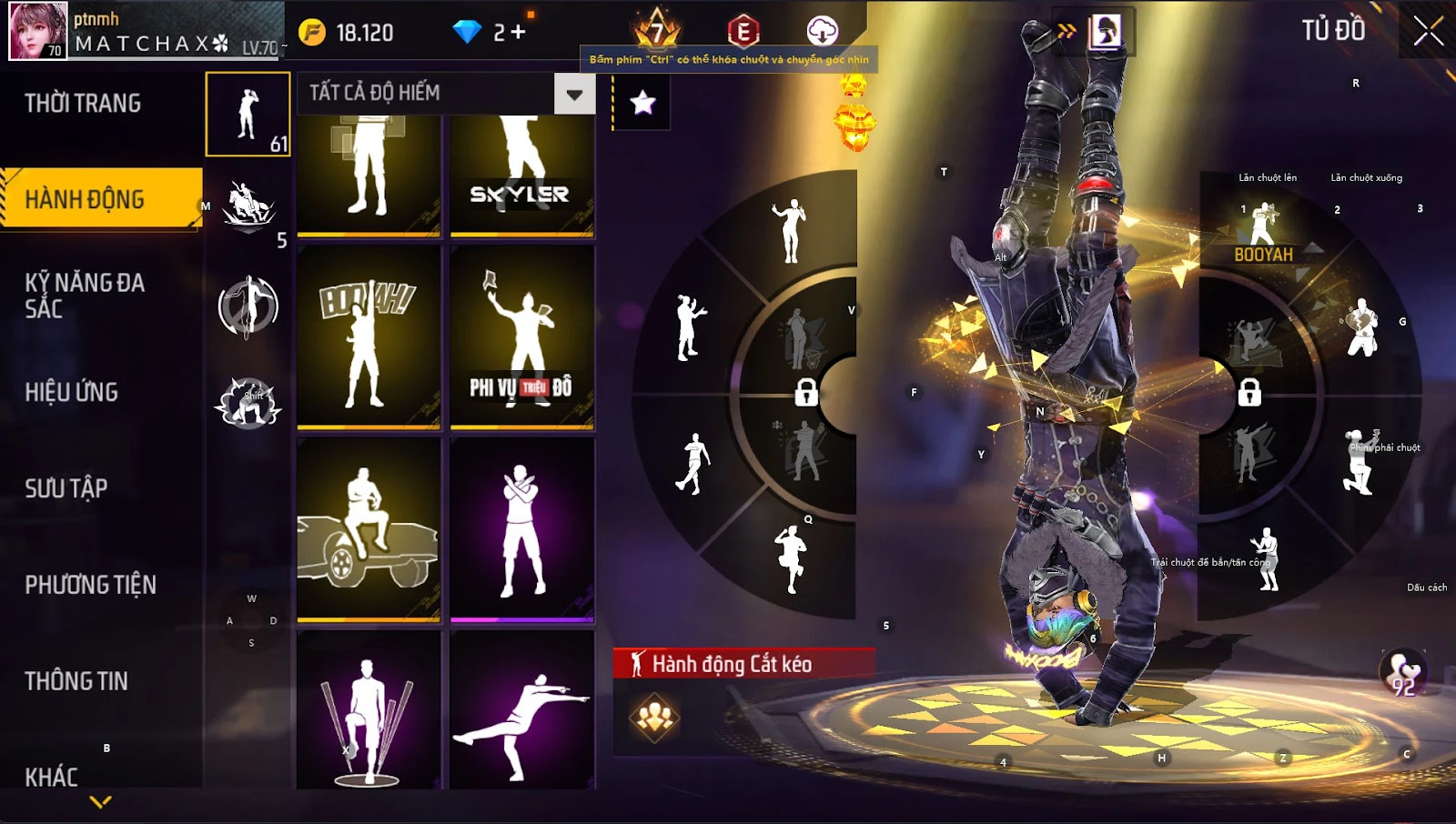Image resolution: width=1456 pixels, height=824 pixels.
Task: Open the Hiệu Ứng category
Action: [x=72, y=392]
